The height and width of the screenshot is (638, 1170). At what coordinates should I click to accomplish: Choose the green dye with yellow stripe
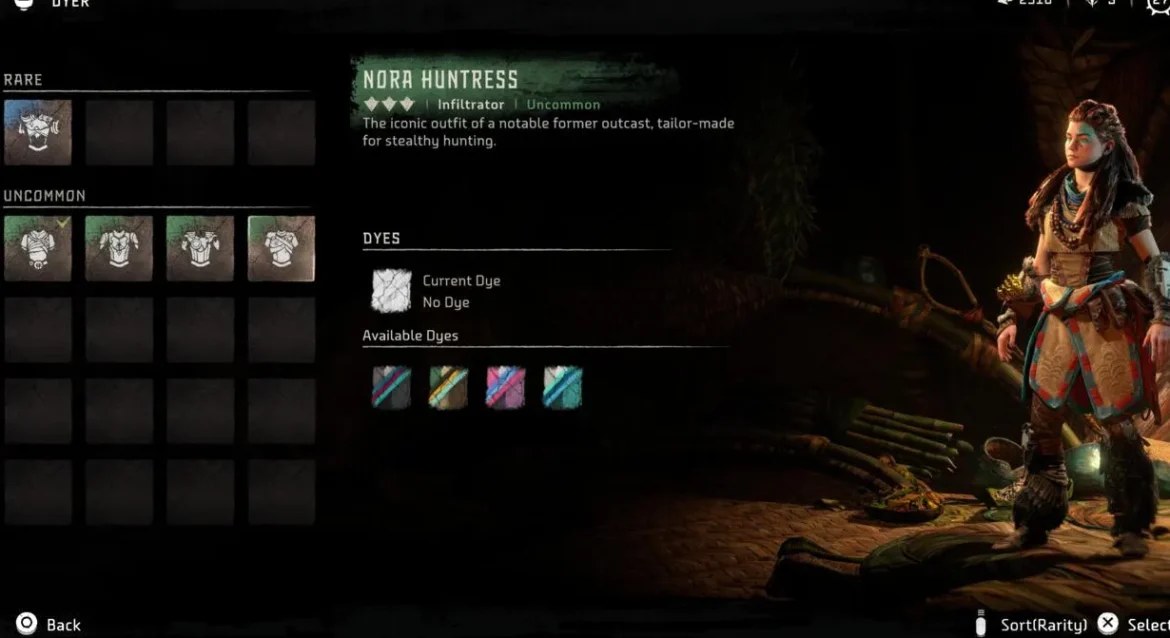point(449,387)
